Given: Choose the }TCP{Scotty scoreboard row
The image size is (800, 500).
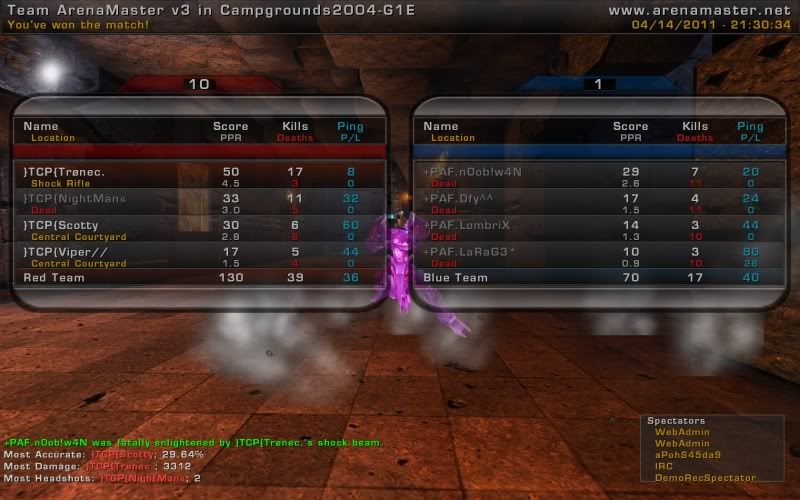Looking at the screenshot, I should point(200,230).
